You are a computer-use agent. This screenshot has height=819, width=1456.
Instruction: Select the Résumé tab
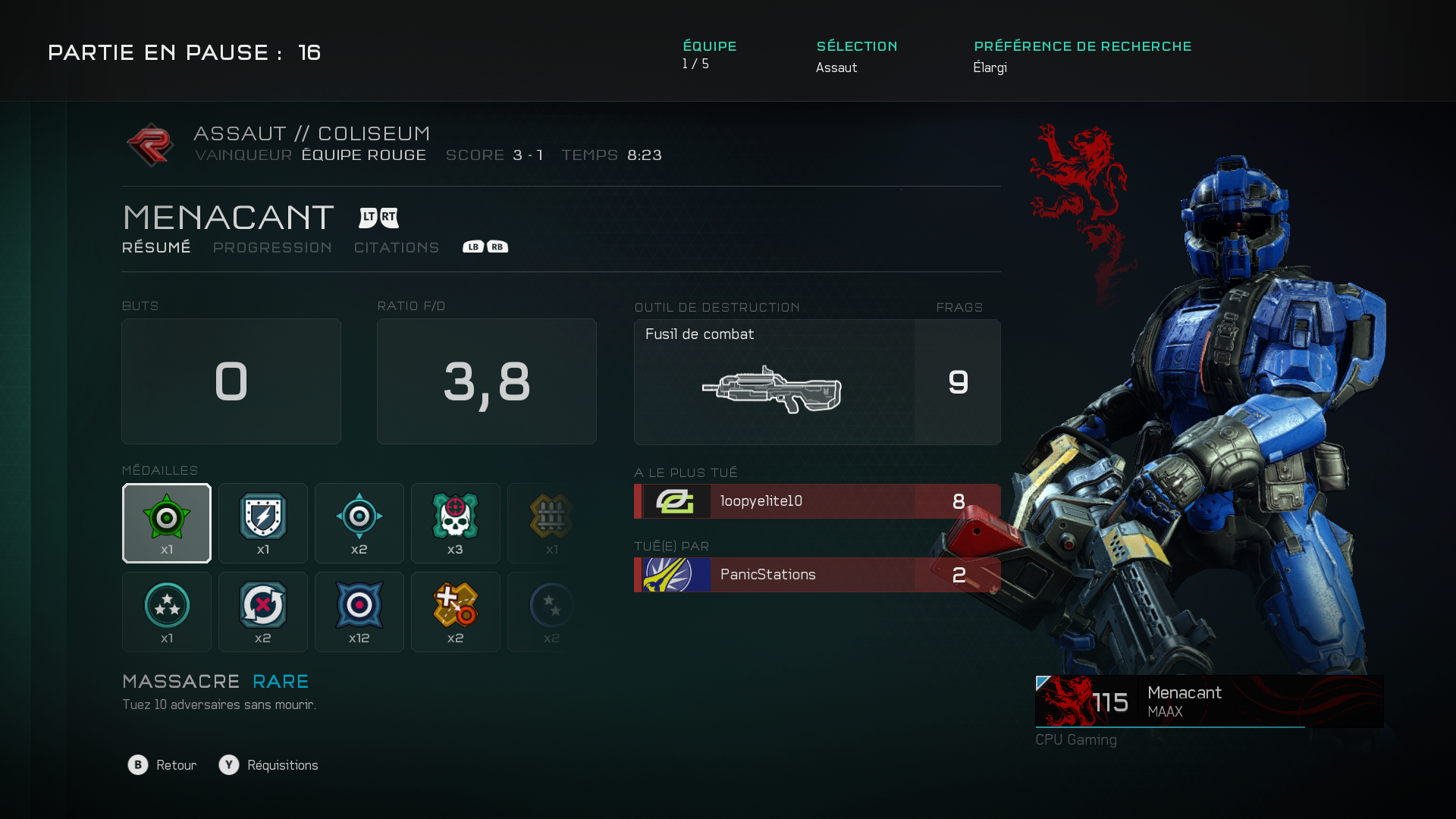tap(156, 248)
